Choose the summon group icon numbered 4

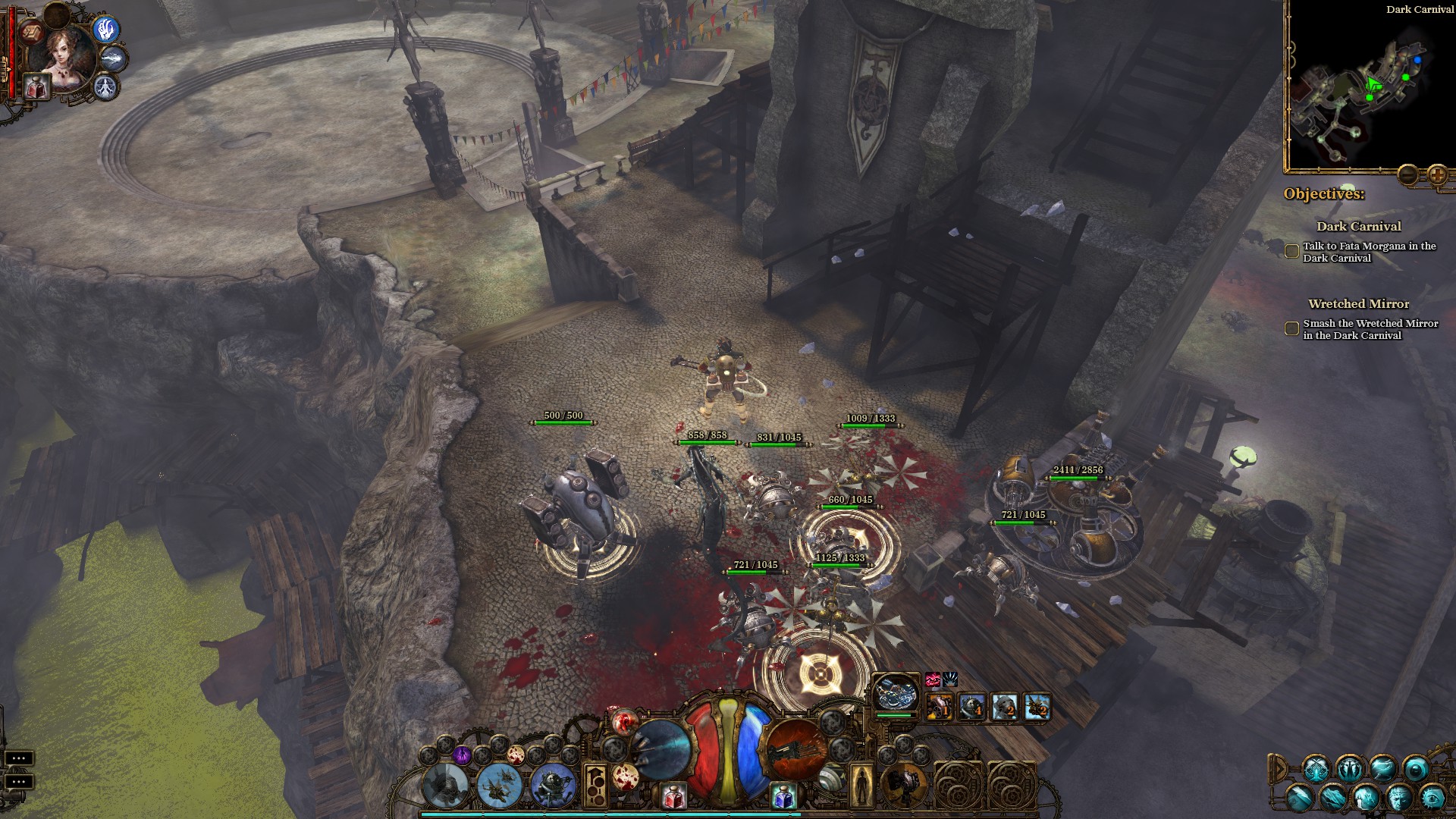972,706
